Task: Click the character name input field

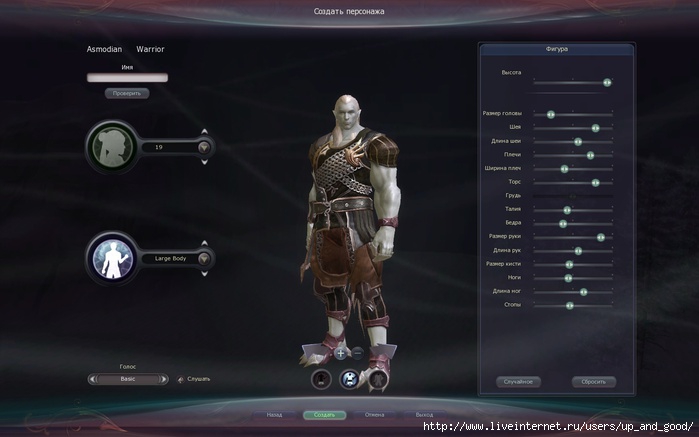Action: click(127, 77)
